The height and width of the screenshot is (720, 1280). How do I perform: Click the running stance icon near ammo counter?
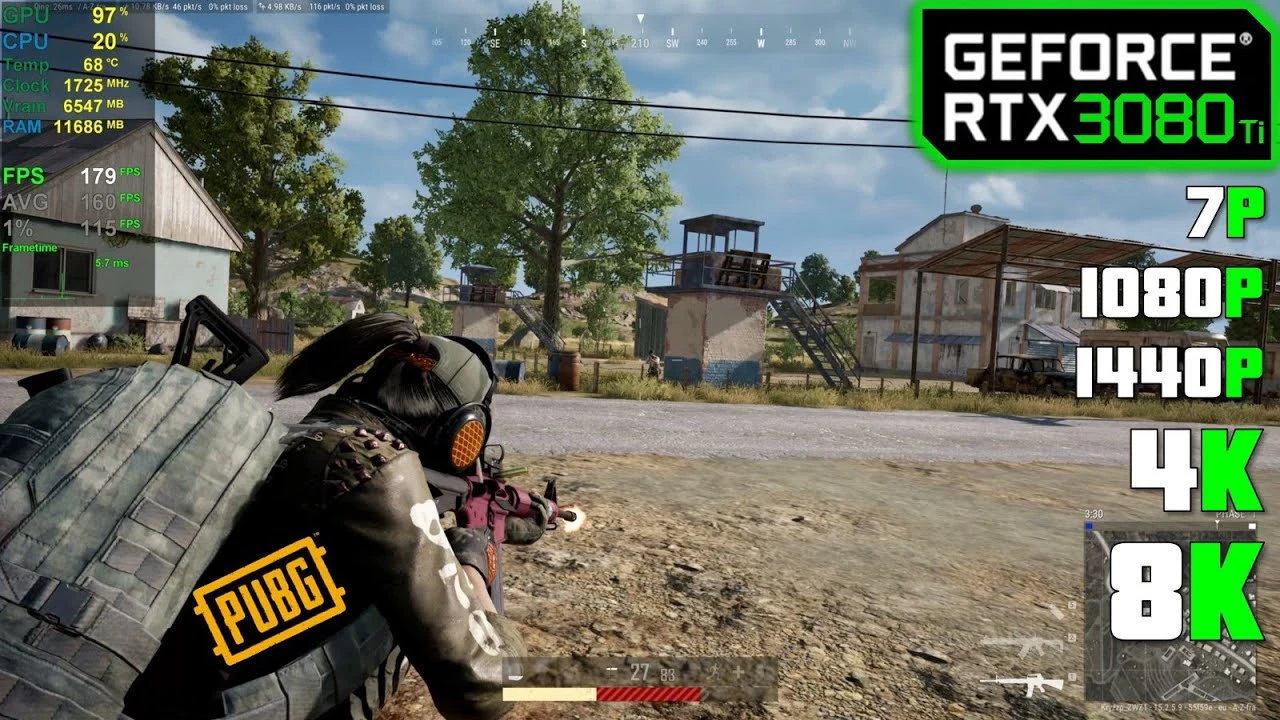[x=716, y=673]
